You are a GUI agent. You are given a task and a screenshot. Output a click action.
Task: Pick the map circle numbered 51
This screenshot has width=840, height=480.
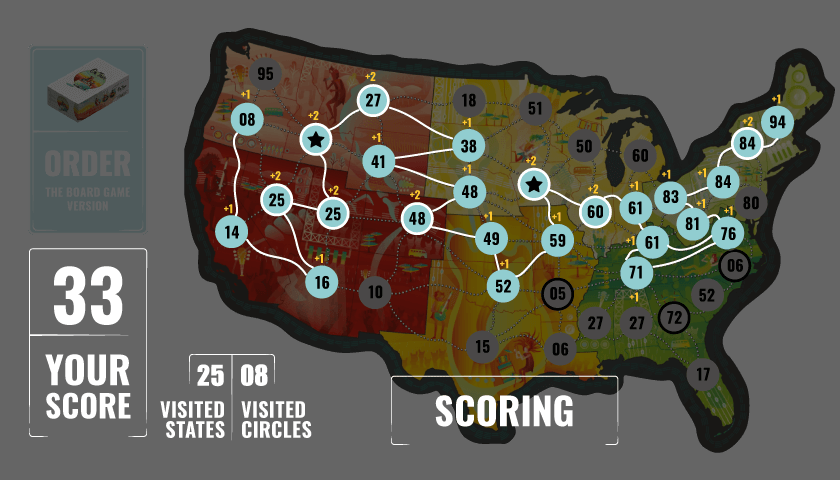click(x=535, y=109)
